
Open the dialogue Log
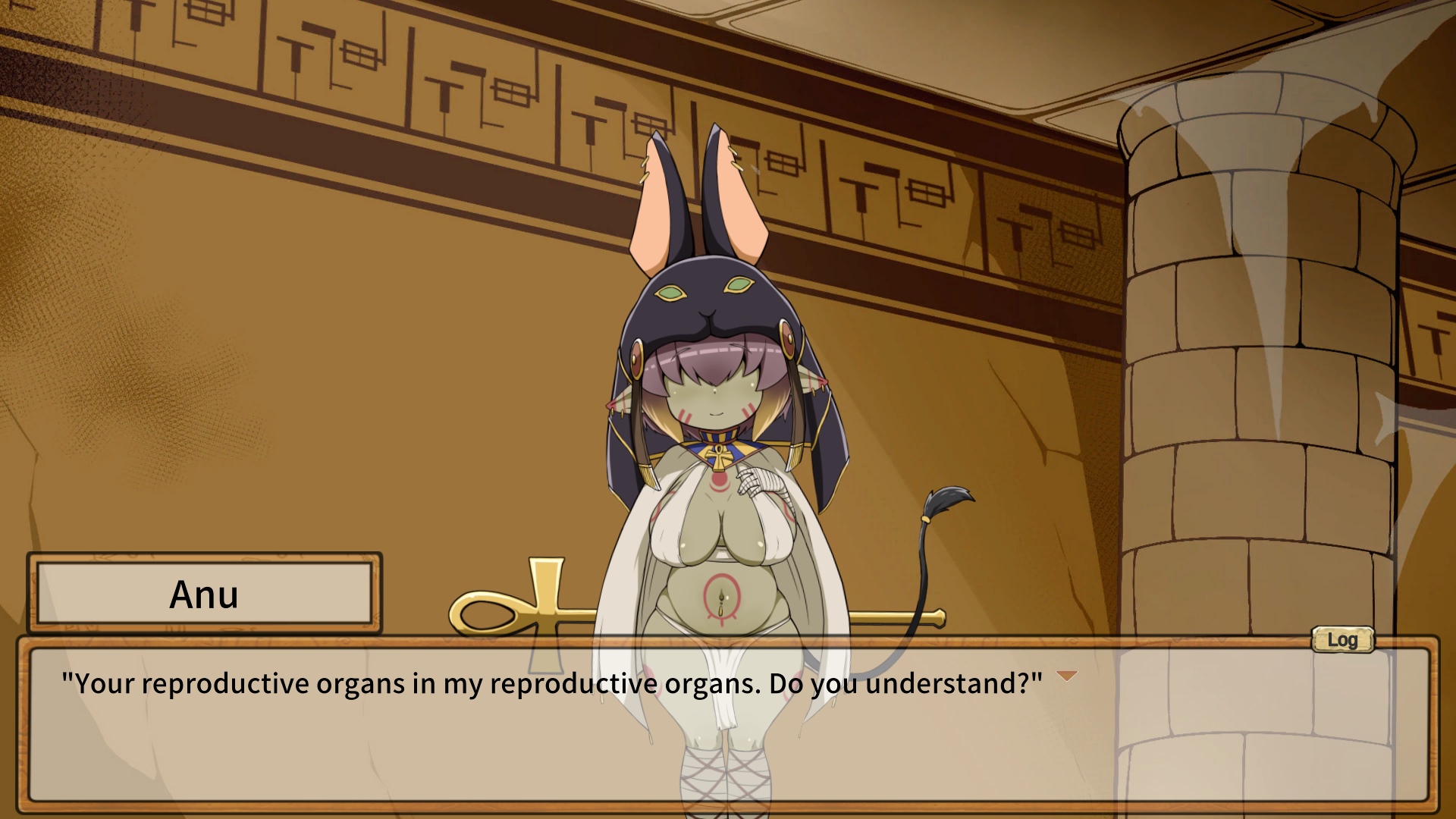click(1342, 640)
